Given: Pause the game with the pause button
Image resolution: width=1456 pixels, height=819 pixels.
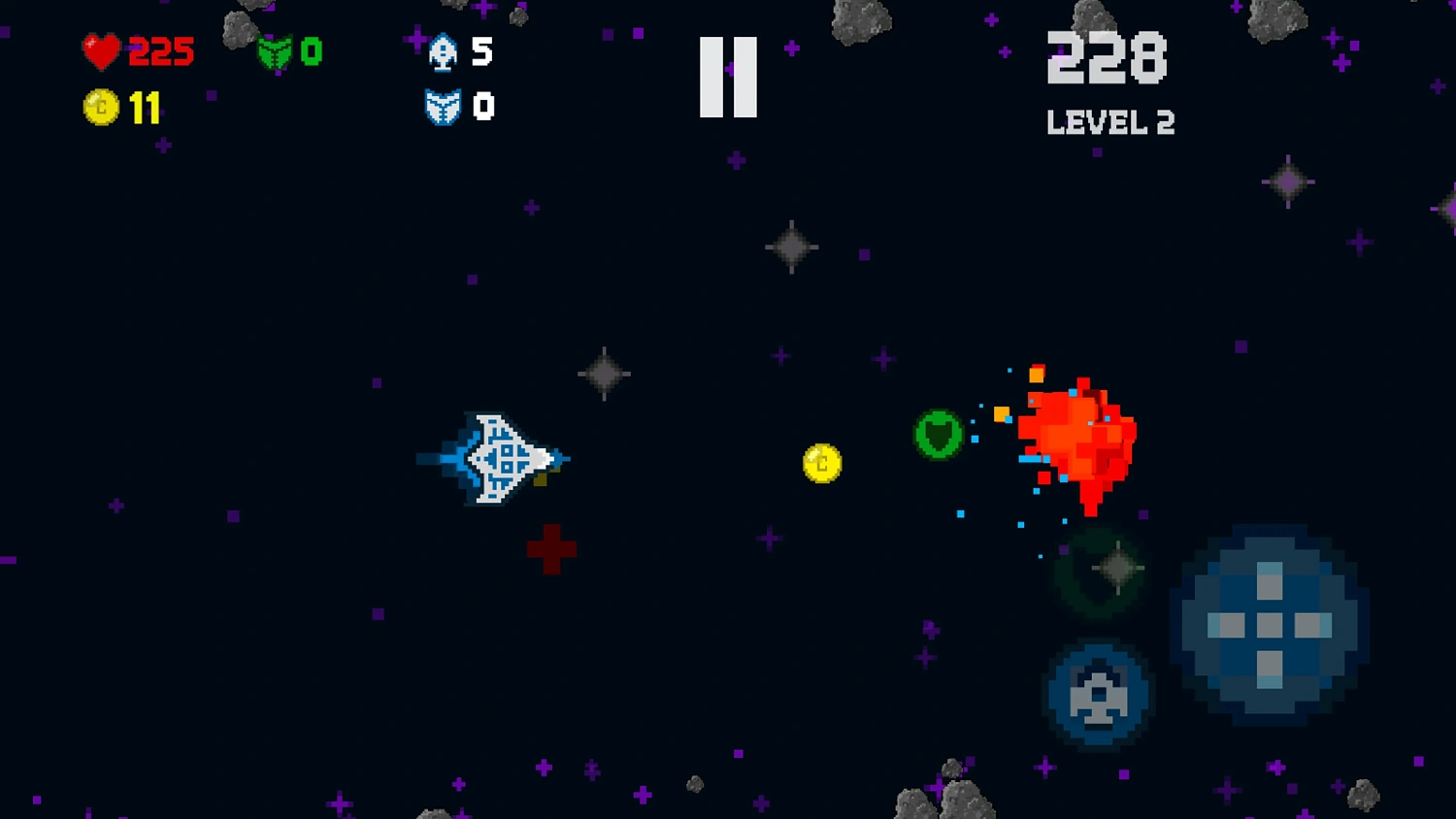Looking at the screenshot, I should 728,75.
